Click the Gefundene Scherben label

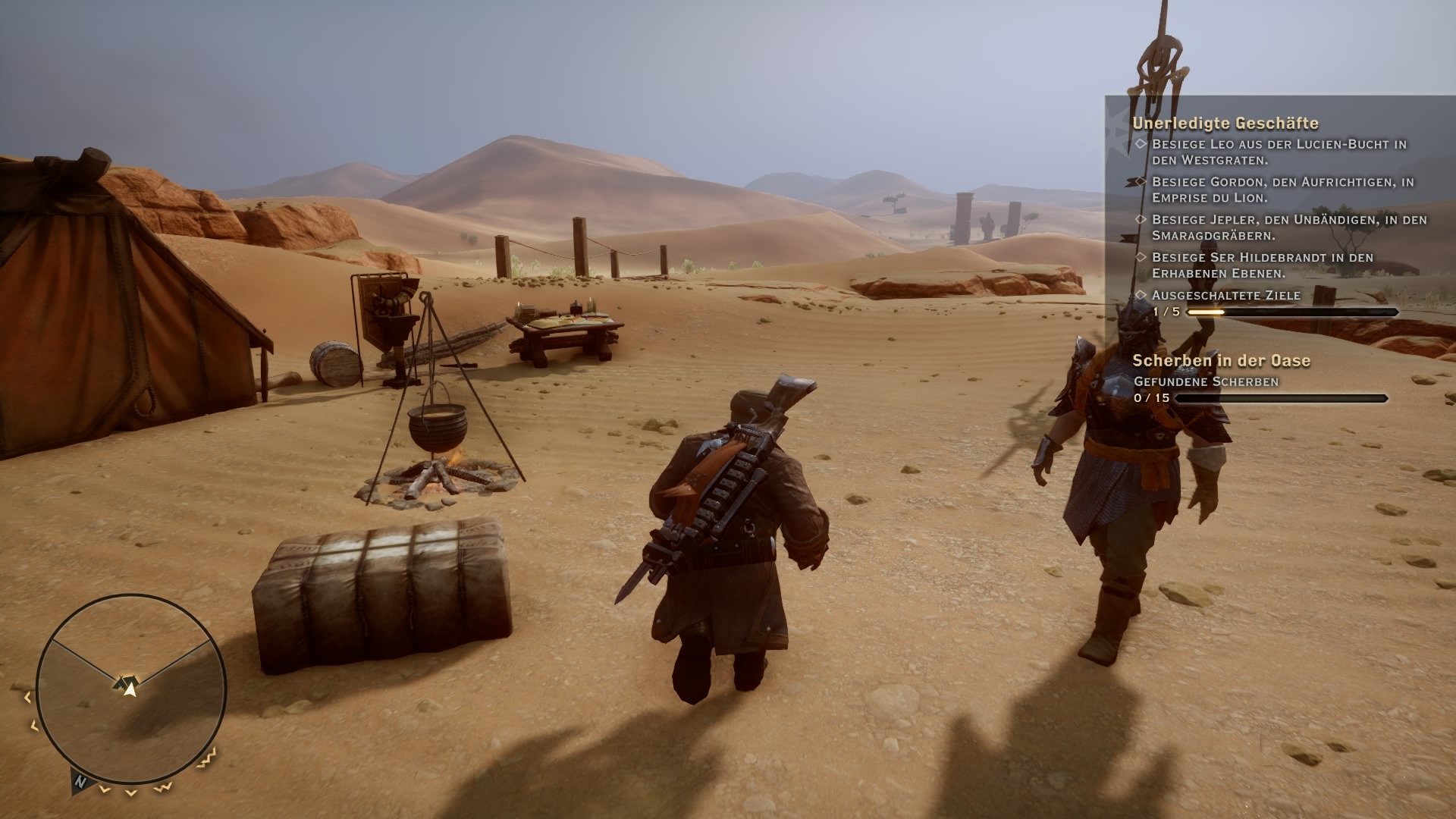(x=1207, y=381)
